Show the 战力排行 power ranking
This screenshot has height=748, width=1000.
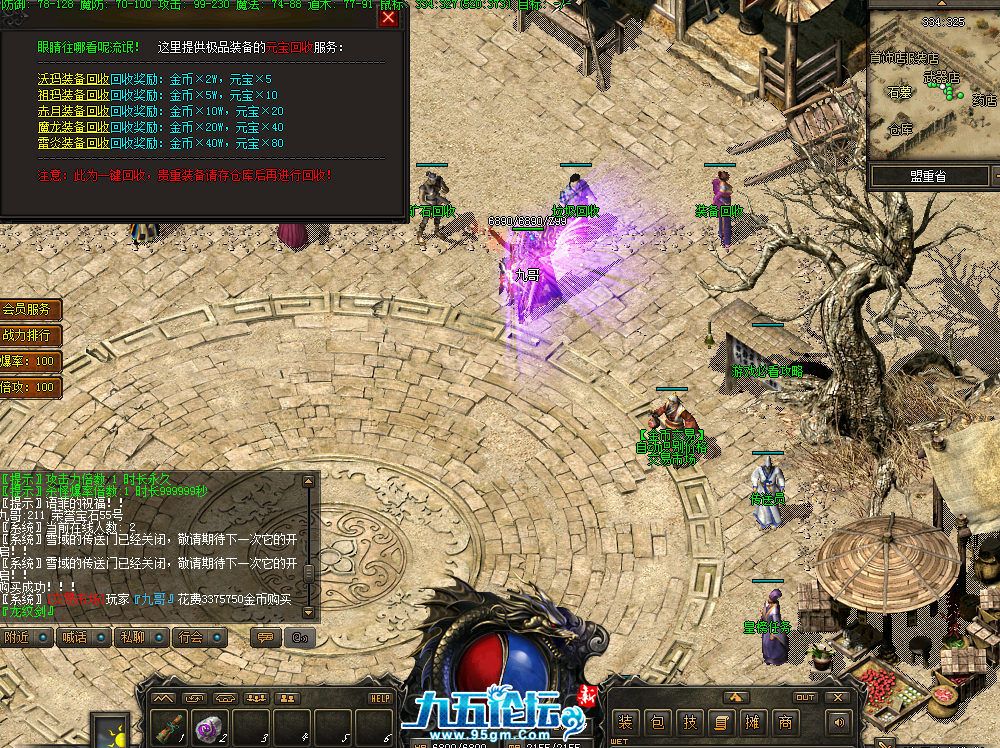(29, 335)
